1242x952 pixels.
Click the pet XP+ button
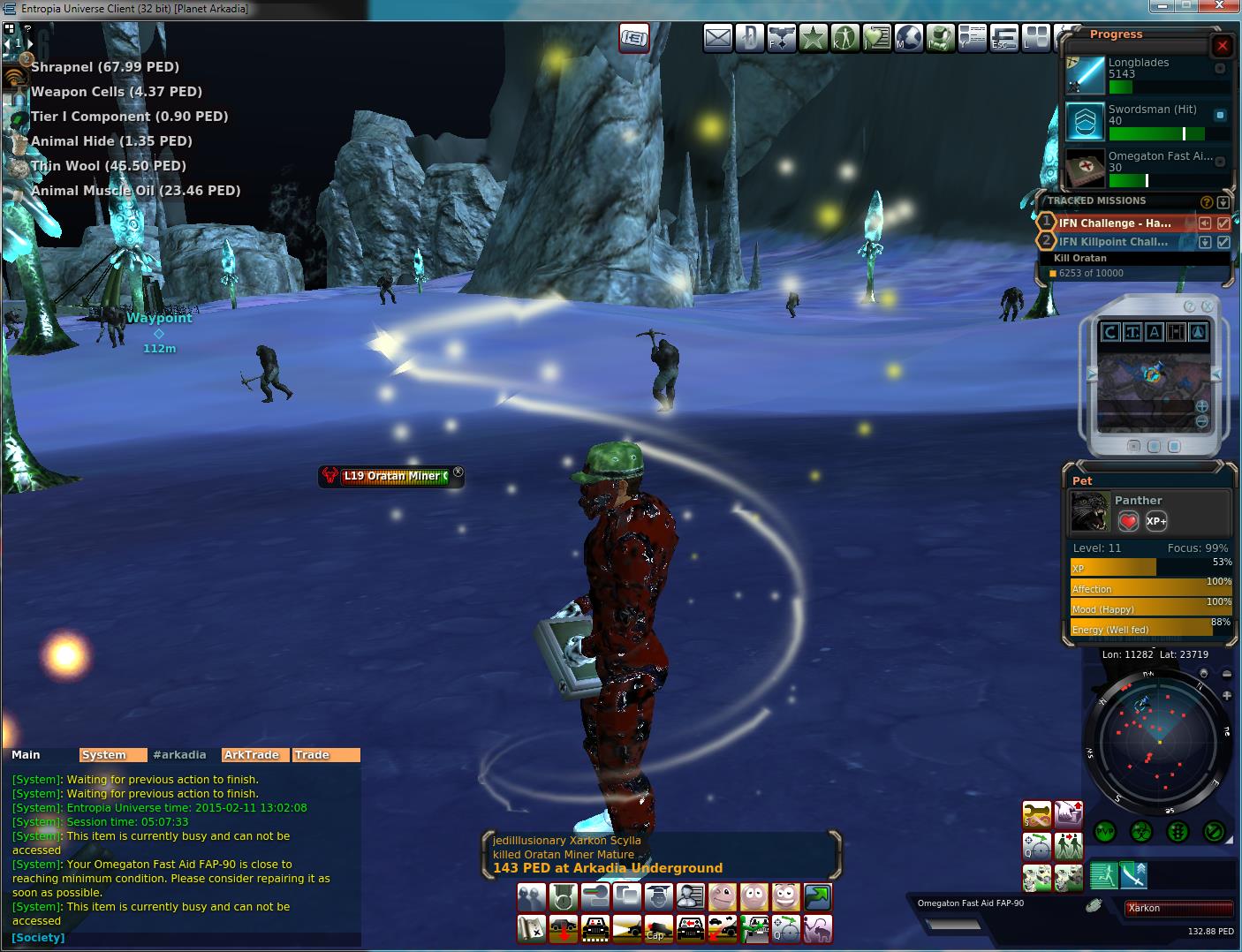point(1156,521)
